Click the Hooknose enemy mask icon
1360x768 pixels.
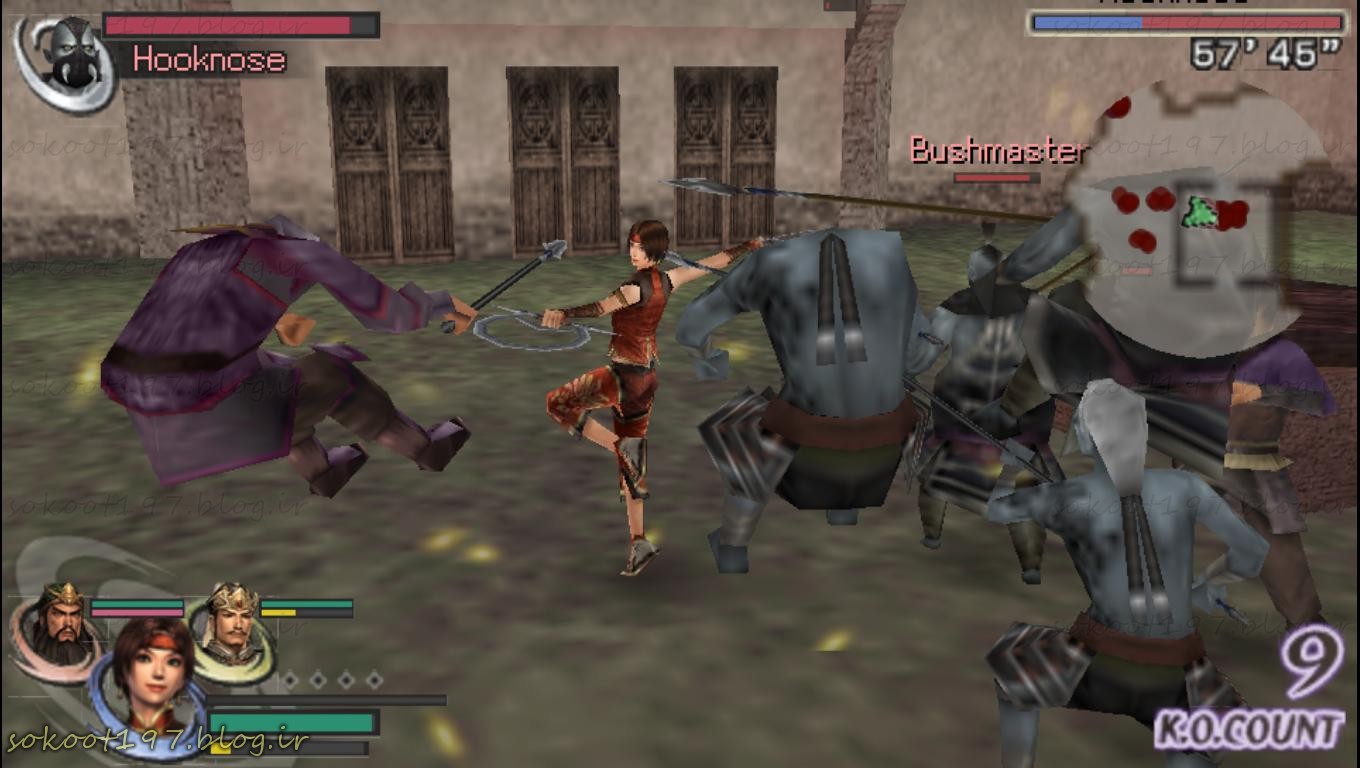68,58
